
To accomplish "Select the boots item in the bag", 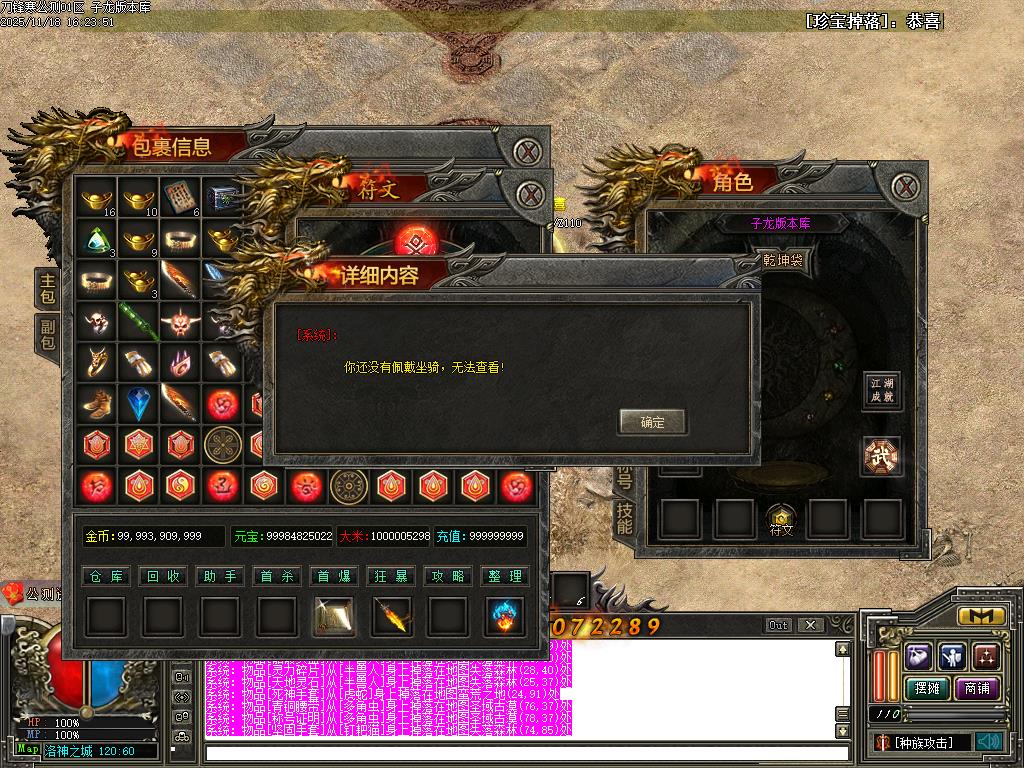I will tap(97, 403).
